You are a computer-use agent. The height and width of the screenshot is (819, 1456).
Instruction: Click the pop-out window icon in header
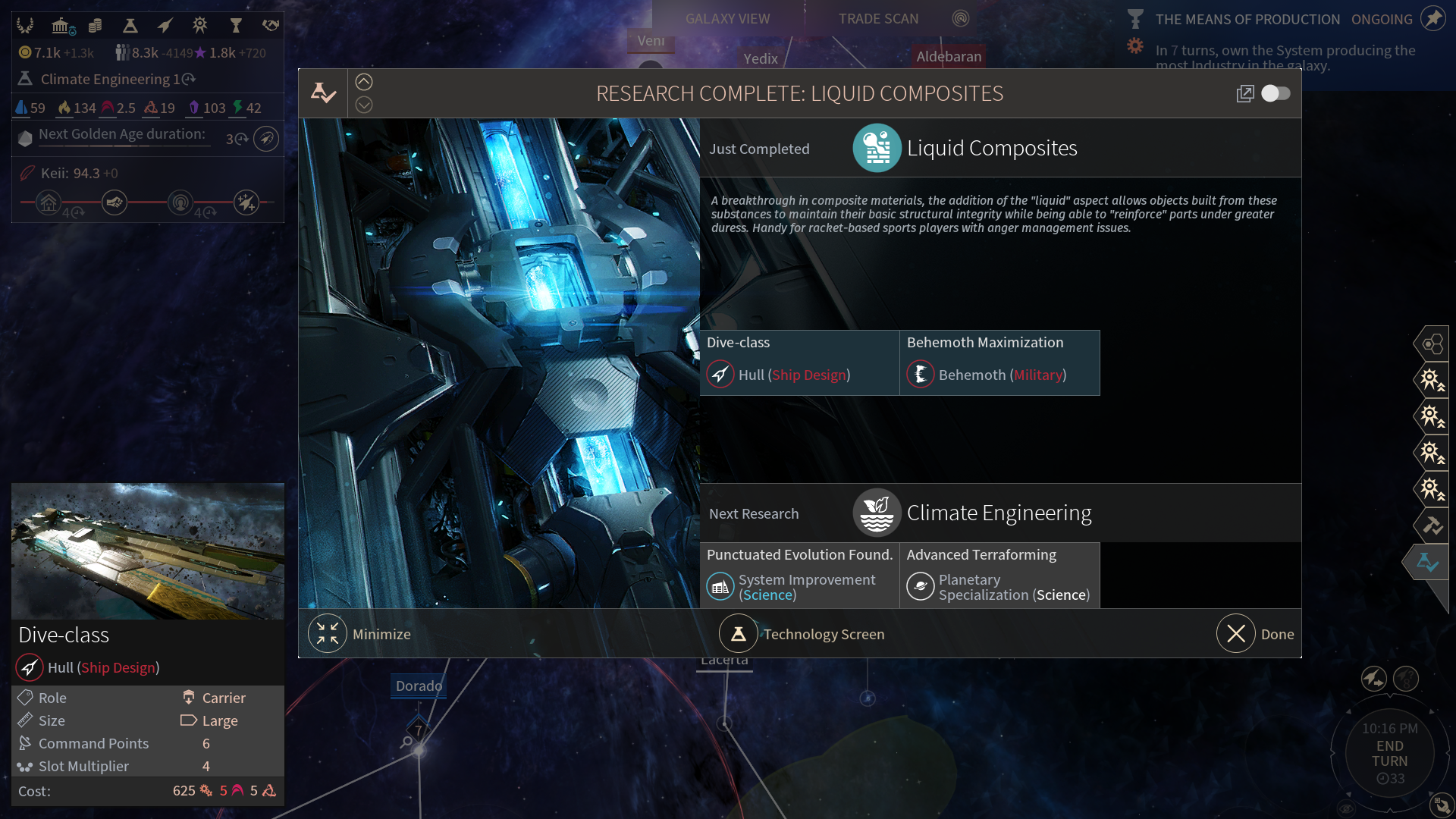(1244, 93)
